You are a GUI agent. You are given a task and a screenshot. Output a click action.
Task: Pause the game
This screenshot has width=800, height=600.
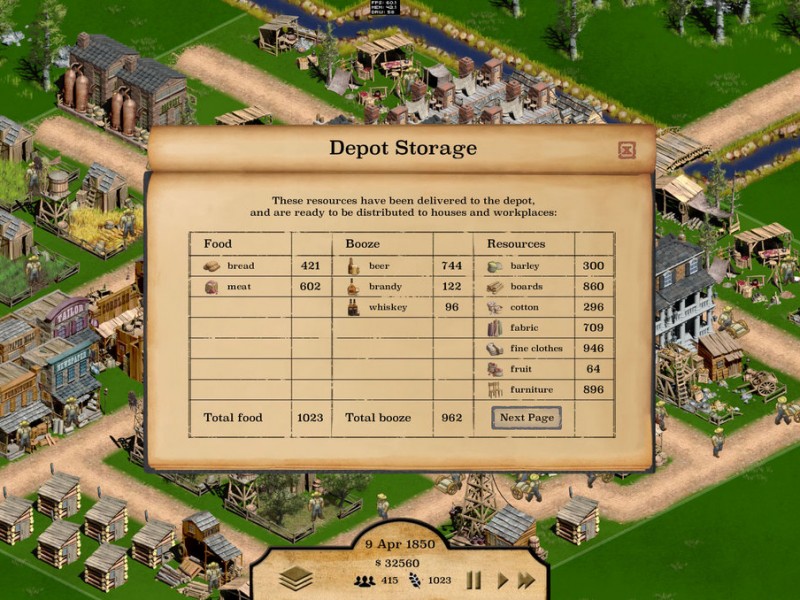(474, 580)
